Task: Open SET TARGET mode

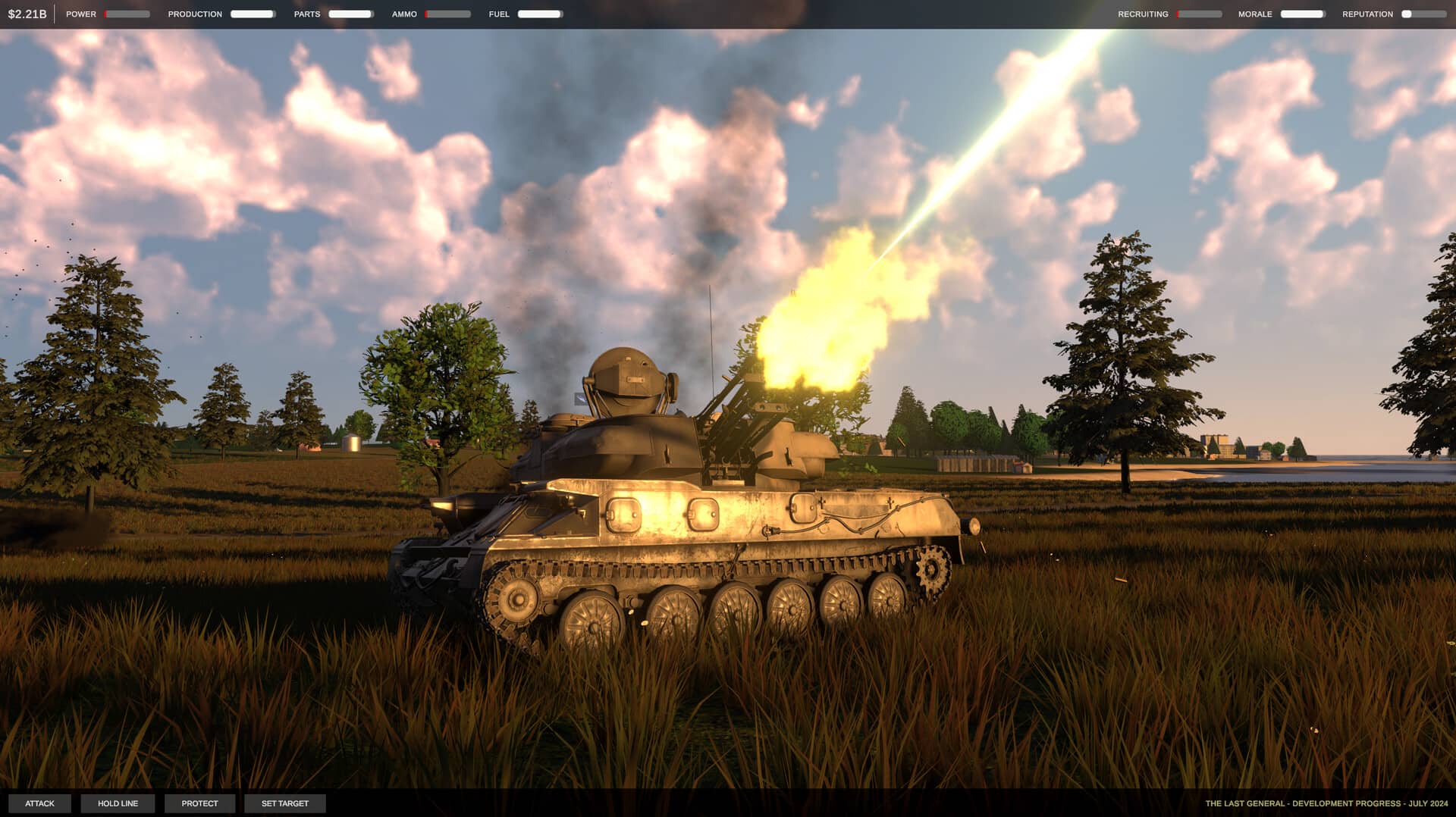Action: (x=284, y=803)
